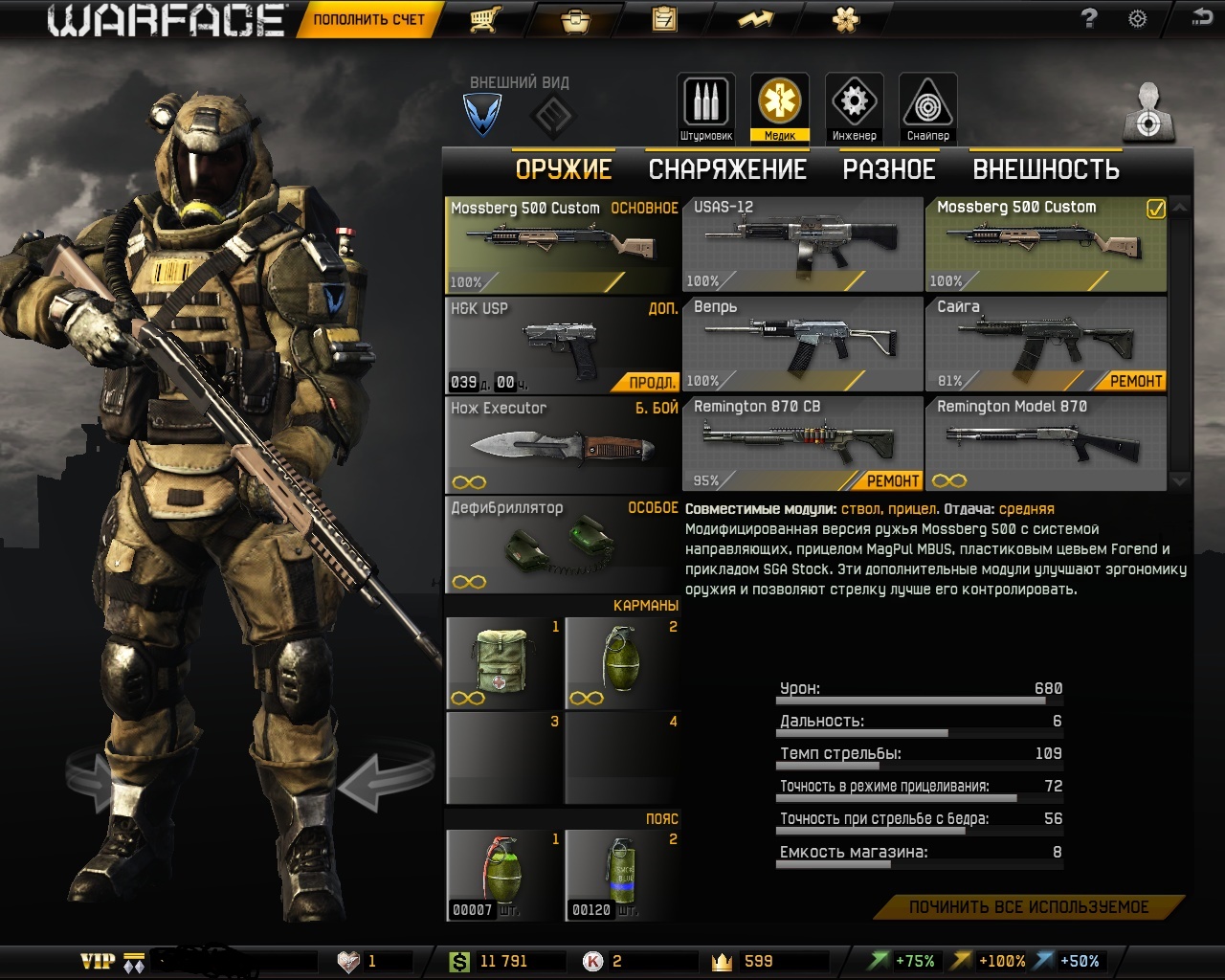Image resolution: width=1225 pixels, height=980 pixels.
Task: Open the settings gear icon
Action: (1137, 18)
